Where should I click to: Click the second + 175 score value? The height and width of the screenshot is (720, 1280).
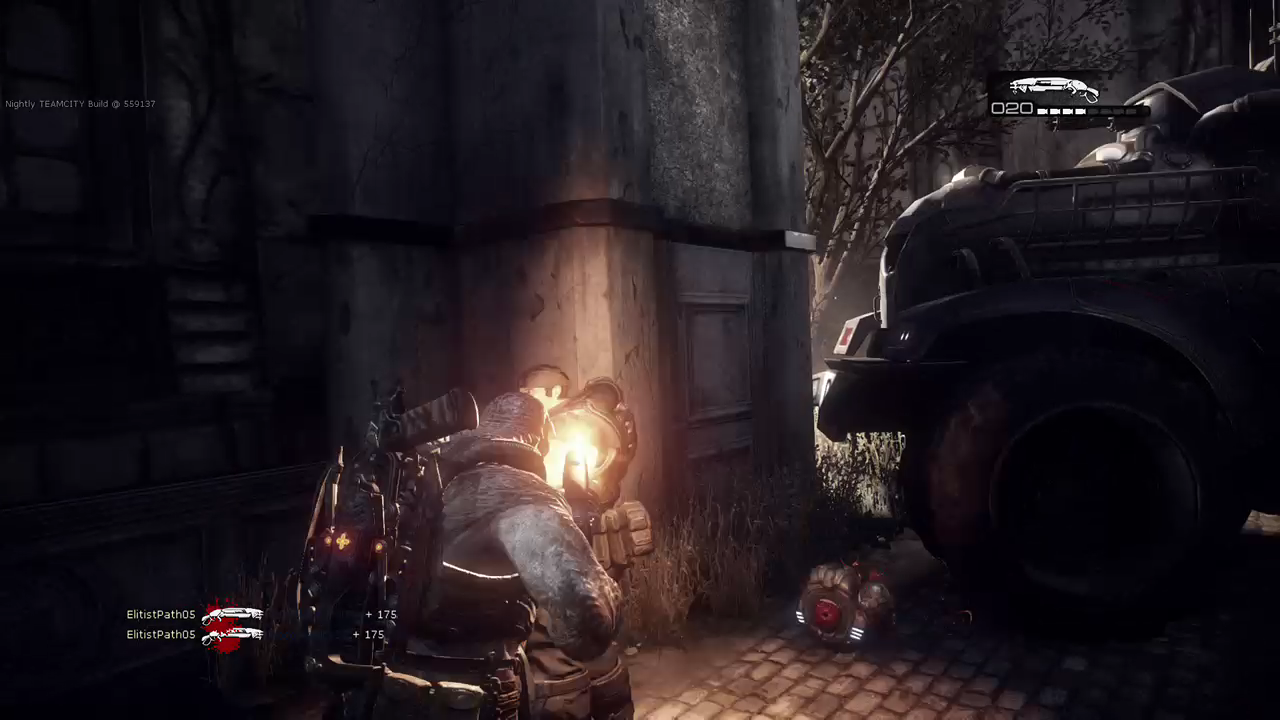[371, 634]
